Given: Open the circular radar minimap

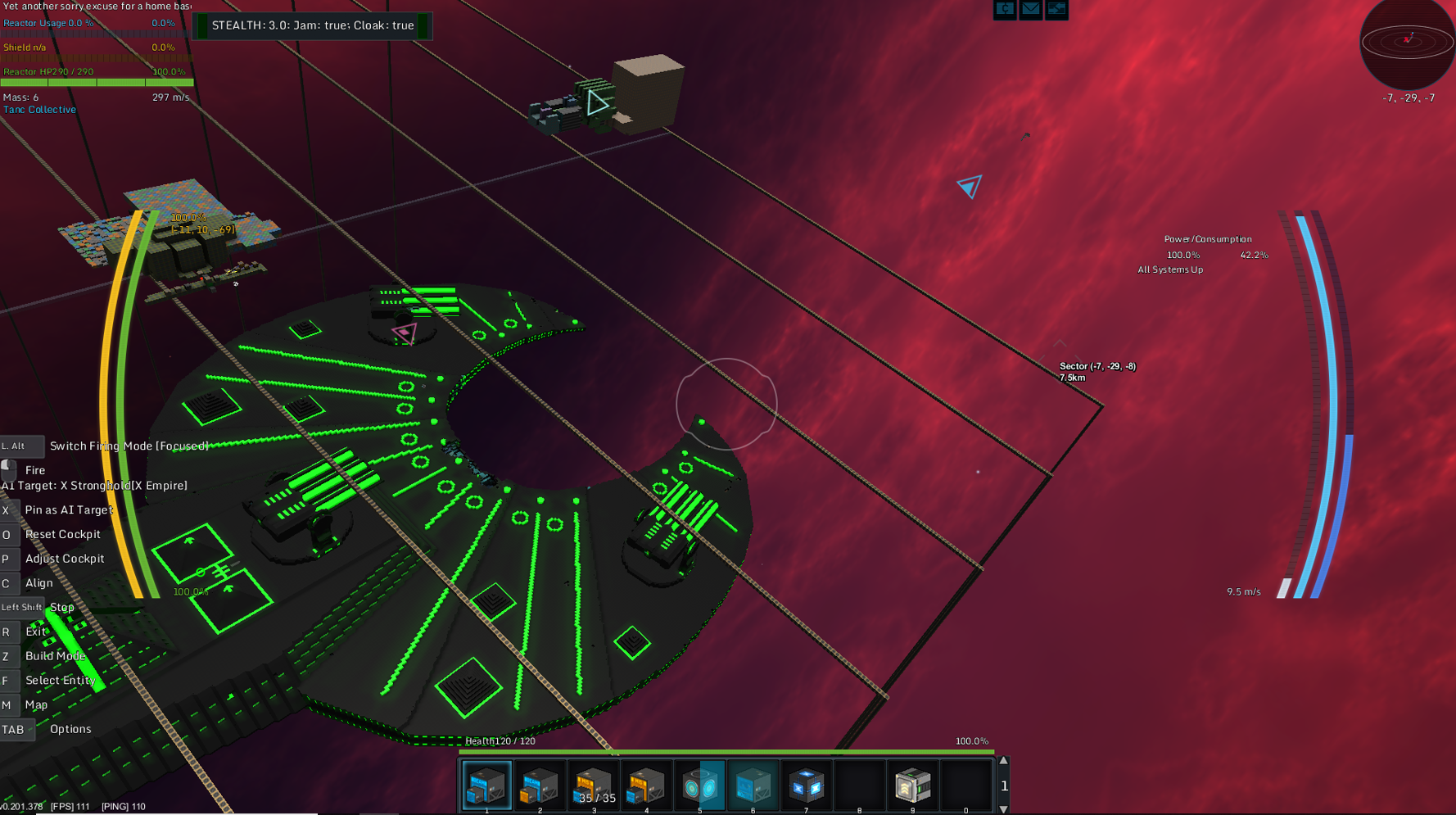Looking at the screenshot, I should [1407, 42].
